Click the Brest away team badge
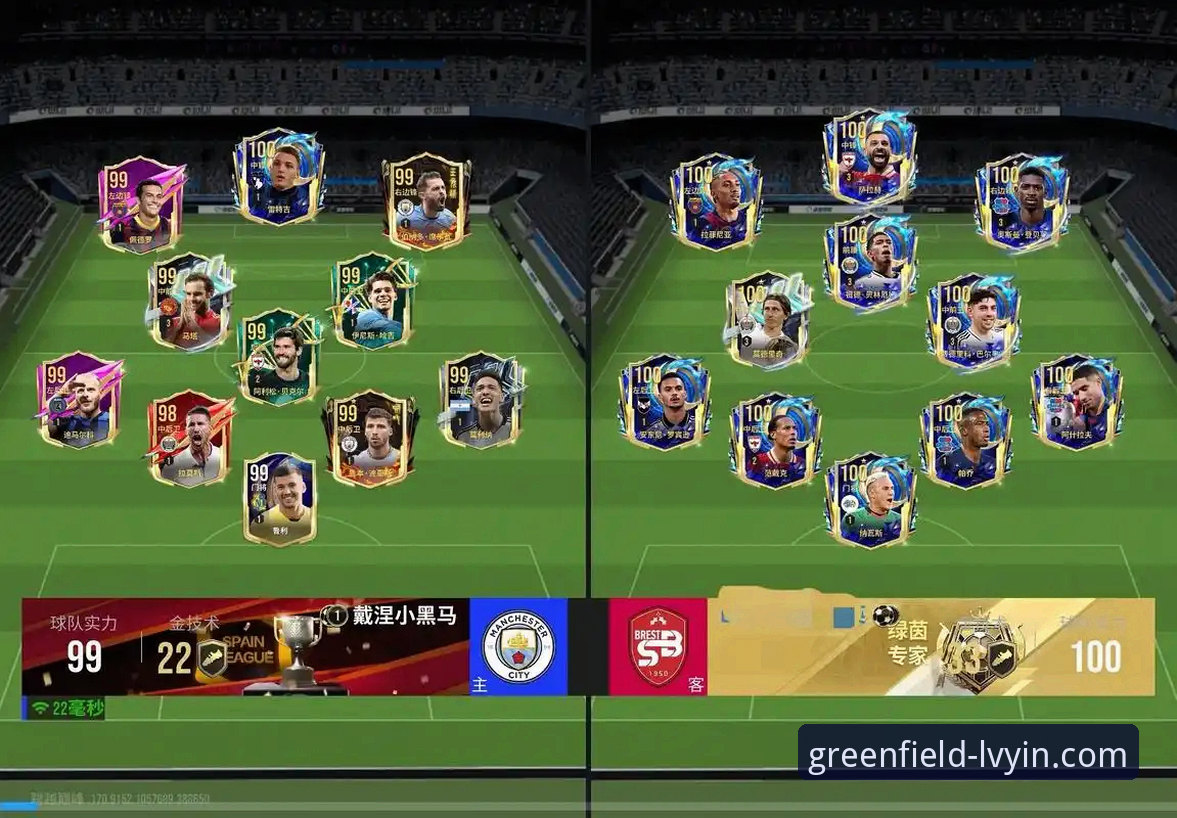1177x818 pixels. click(657, 647)
